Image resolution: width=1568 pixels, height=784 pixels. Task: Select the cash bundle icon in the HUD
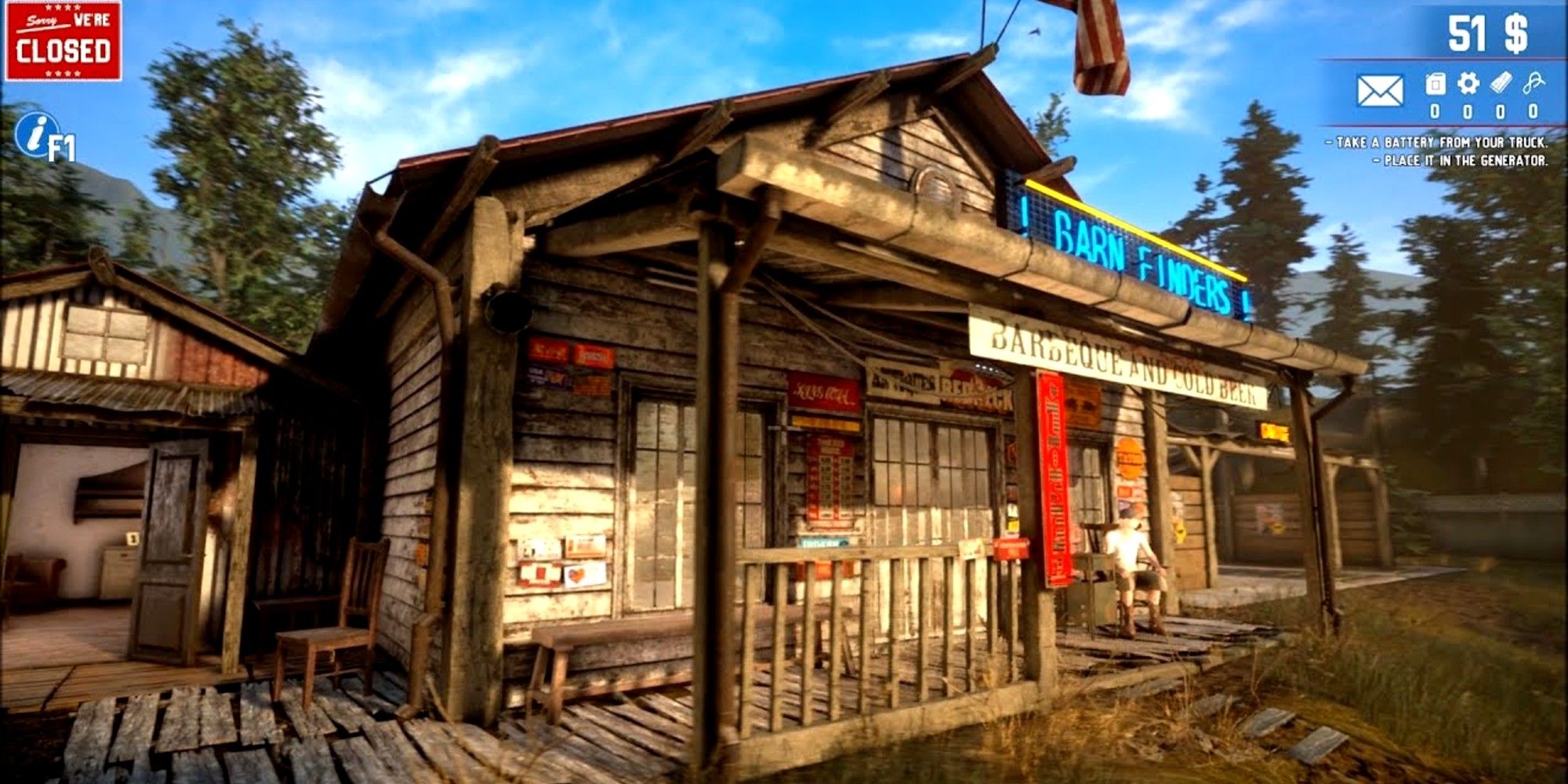coord(1500,83)
